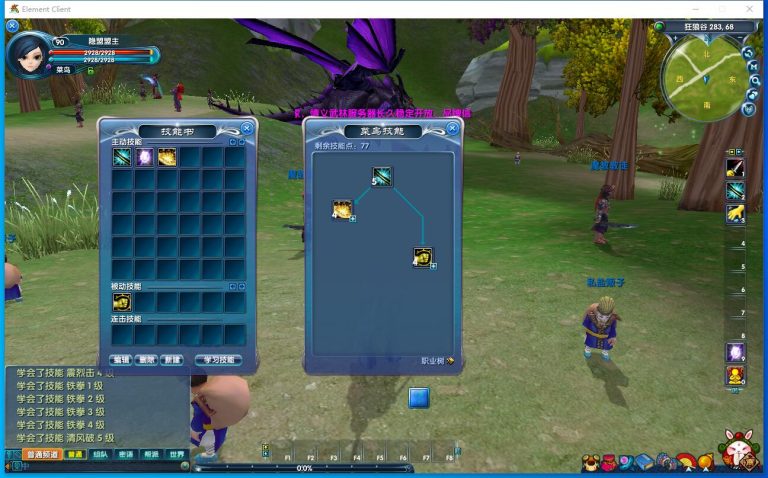Close the Element Client window
The height and width of the screenshot is (478, 768).
tap(749, 8)
